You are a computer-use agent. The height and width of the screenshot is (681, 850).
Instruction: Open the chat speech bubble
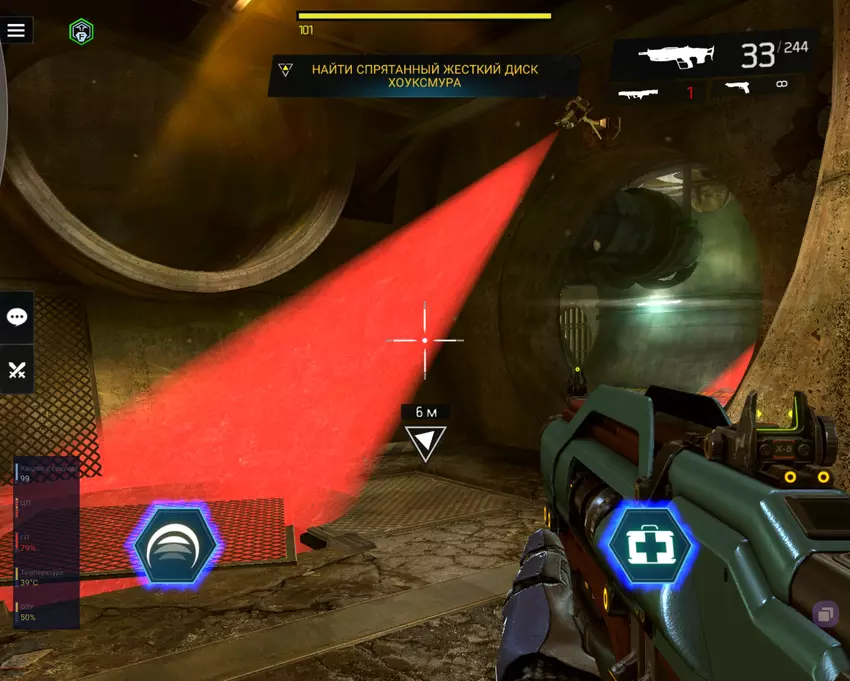tap(17, 317)
